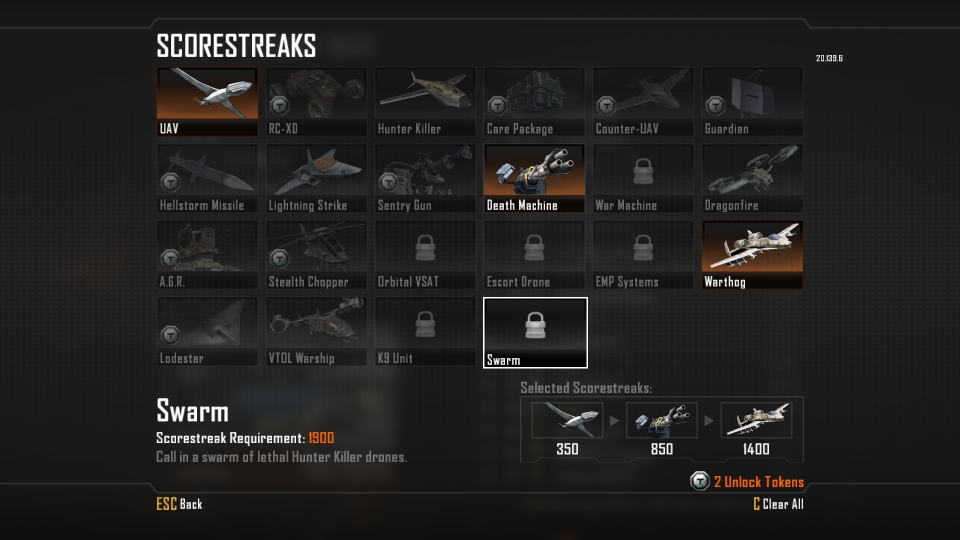Toggle the Warthog scorestreak
The image size is (960, 540).
[752, 255]
